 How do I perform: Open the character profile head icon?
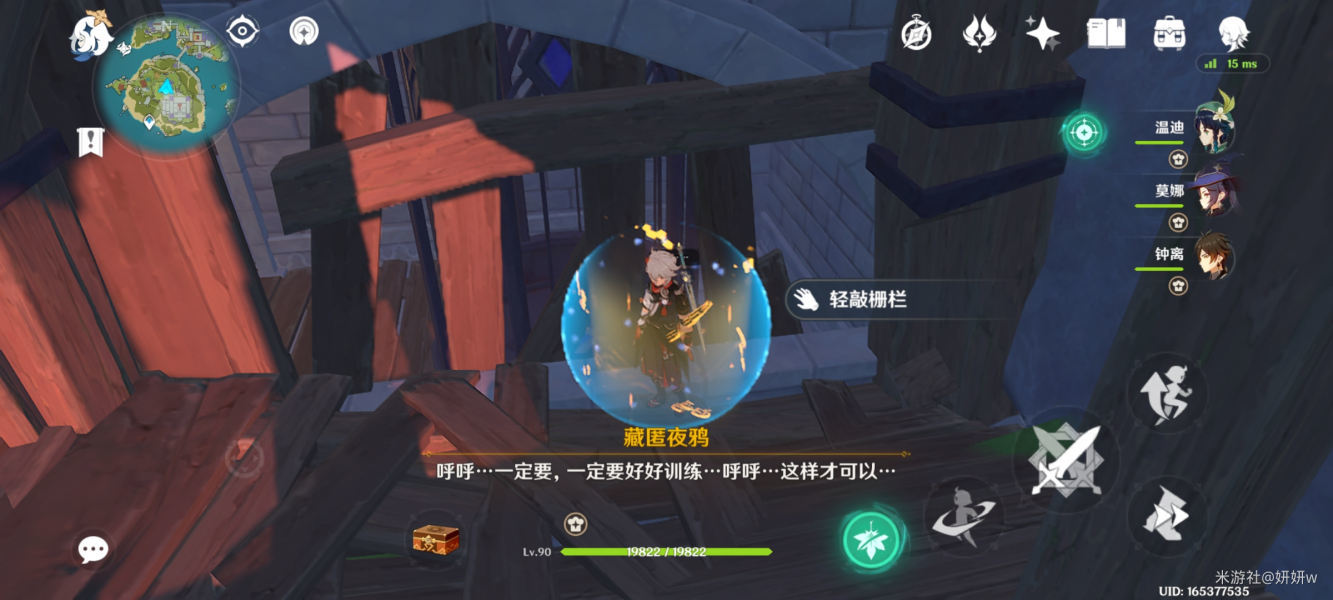pyautogui.click(x=1232, y=33)
